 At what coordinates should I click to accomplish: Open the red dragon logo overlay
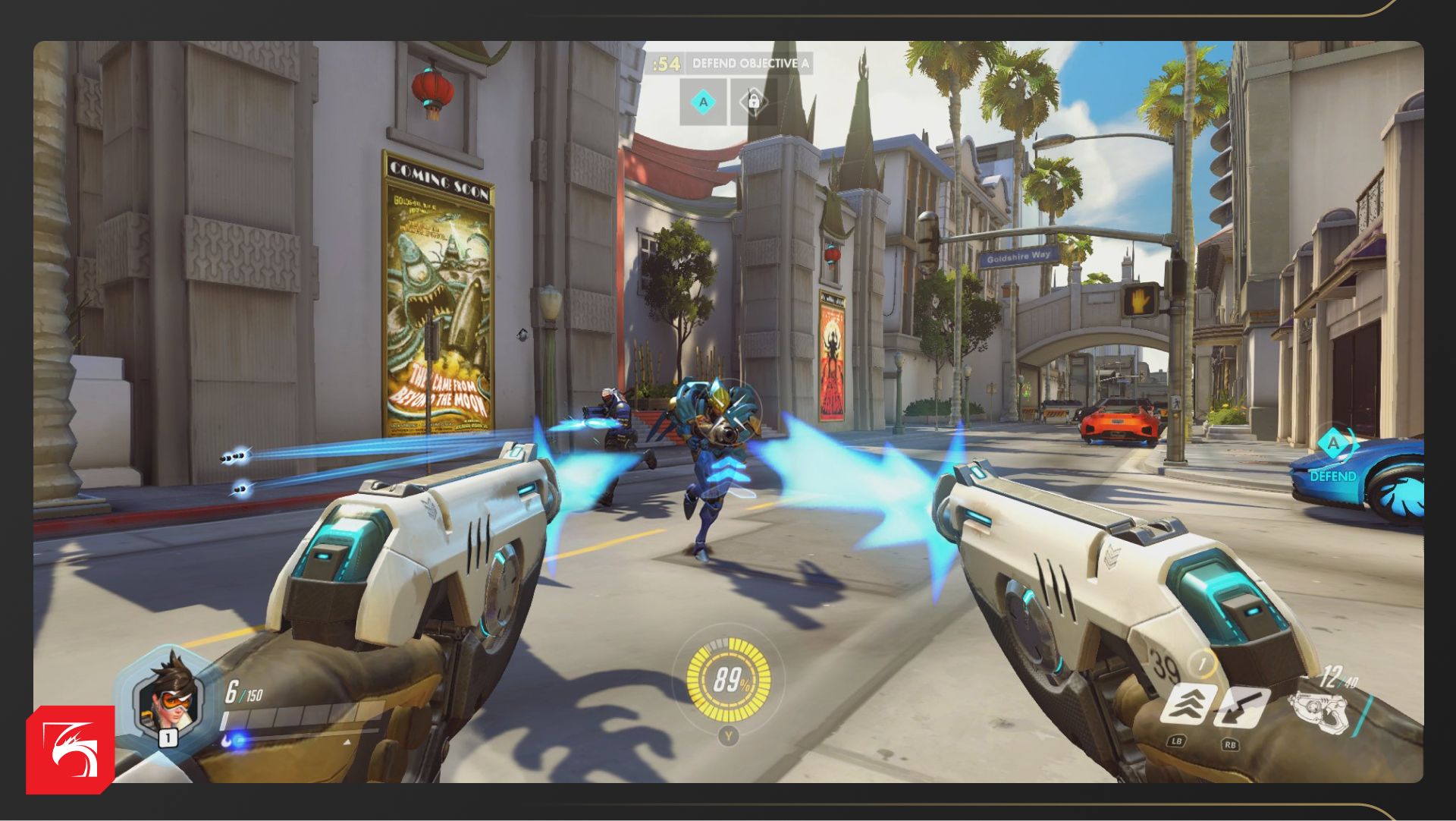pyautogui.click(x=71, y=750)
